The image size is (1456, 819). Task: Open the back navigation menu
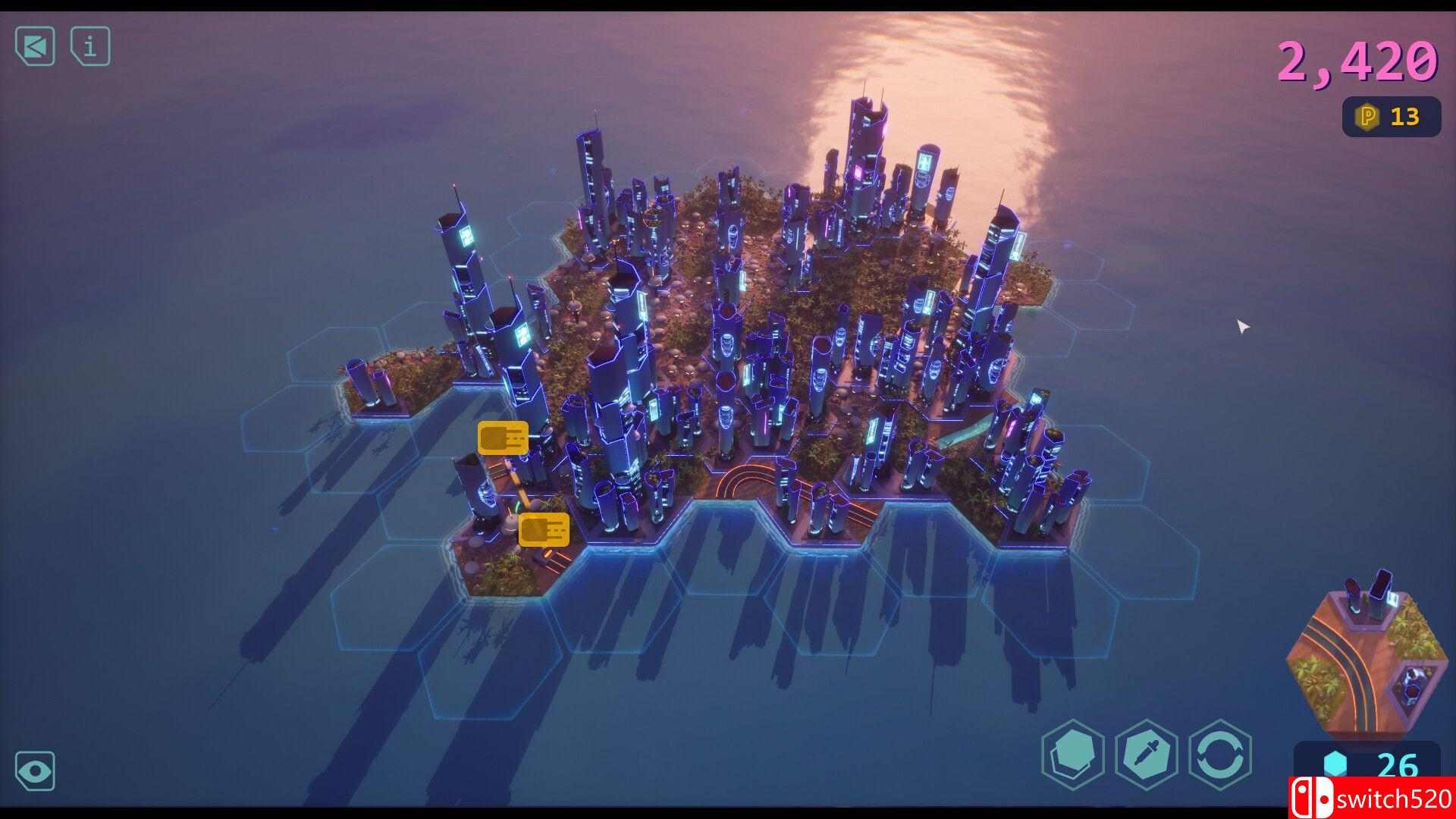pos(35,47)
